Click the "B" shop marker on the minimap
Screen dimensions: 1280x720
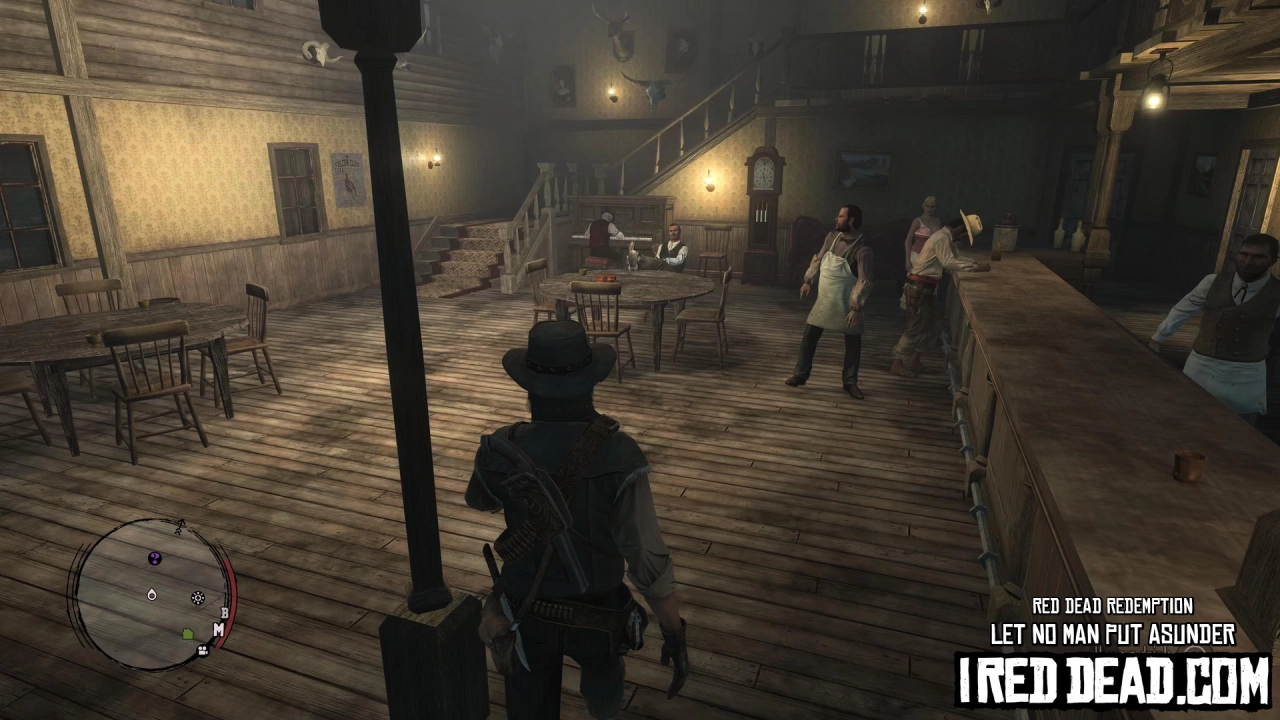pos(224,612)
